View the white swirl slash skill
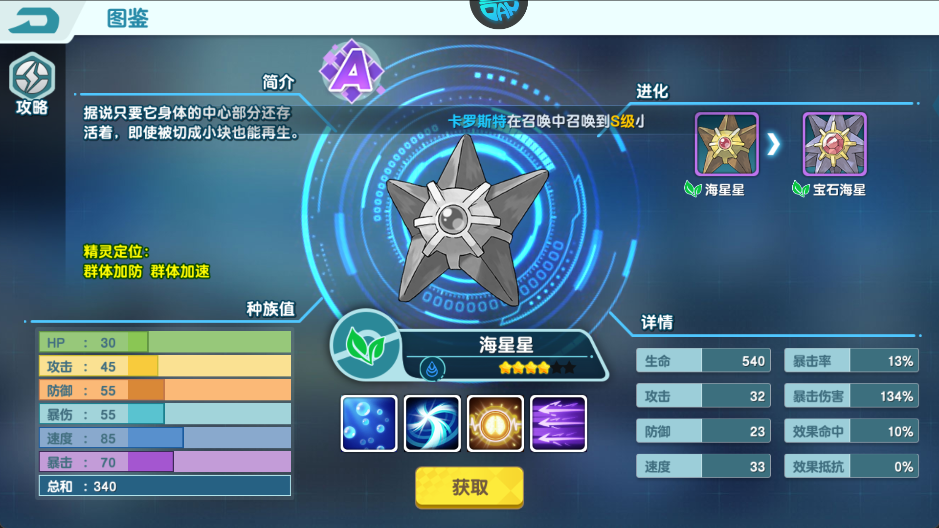 coord(432,423)
